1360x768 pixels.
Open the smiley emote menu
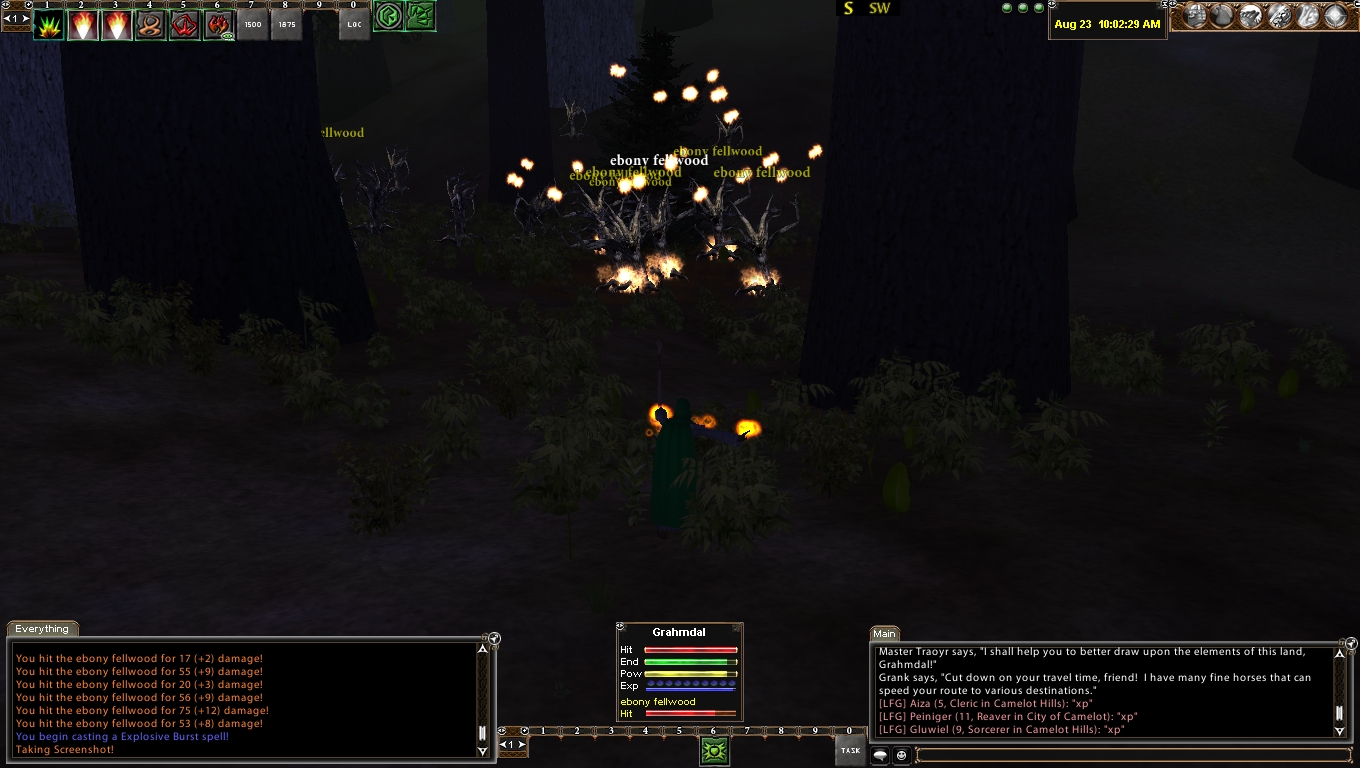(x=901, y=756)
